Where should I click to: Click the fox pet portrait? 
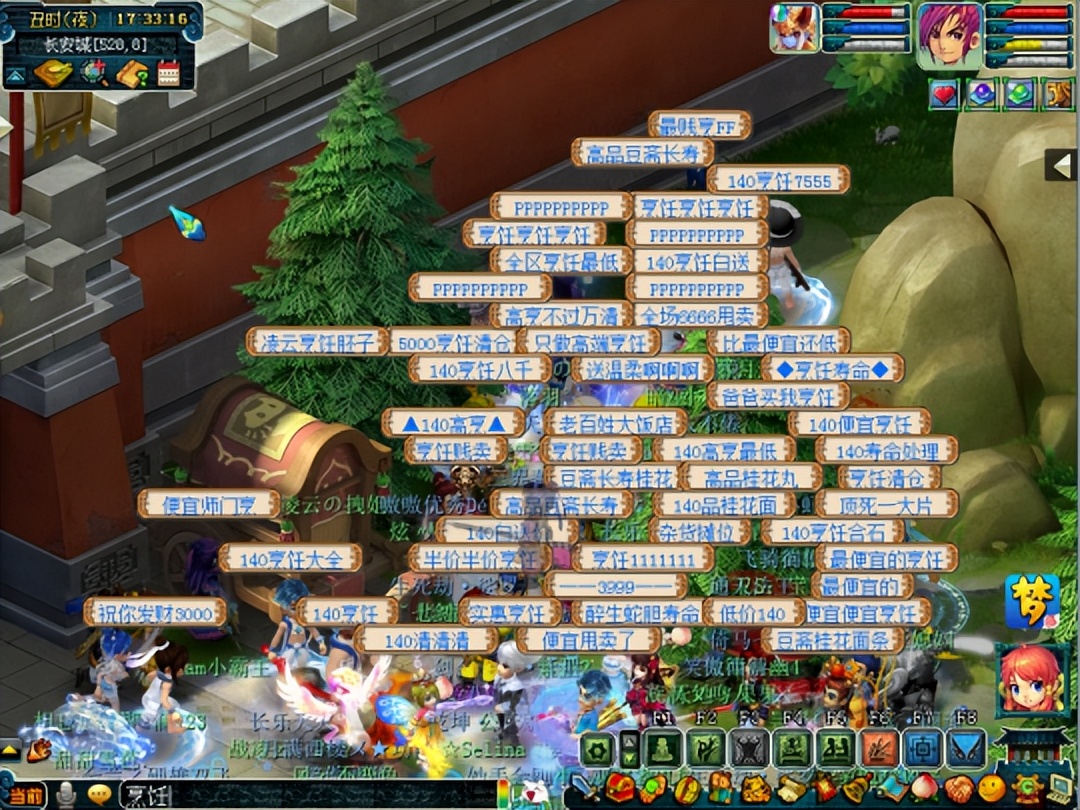(794, 28)
